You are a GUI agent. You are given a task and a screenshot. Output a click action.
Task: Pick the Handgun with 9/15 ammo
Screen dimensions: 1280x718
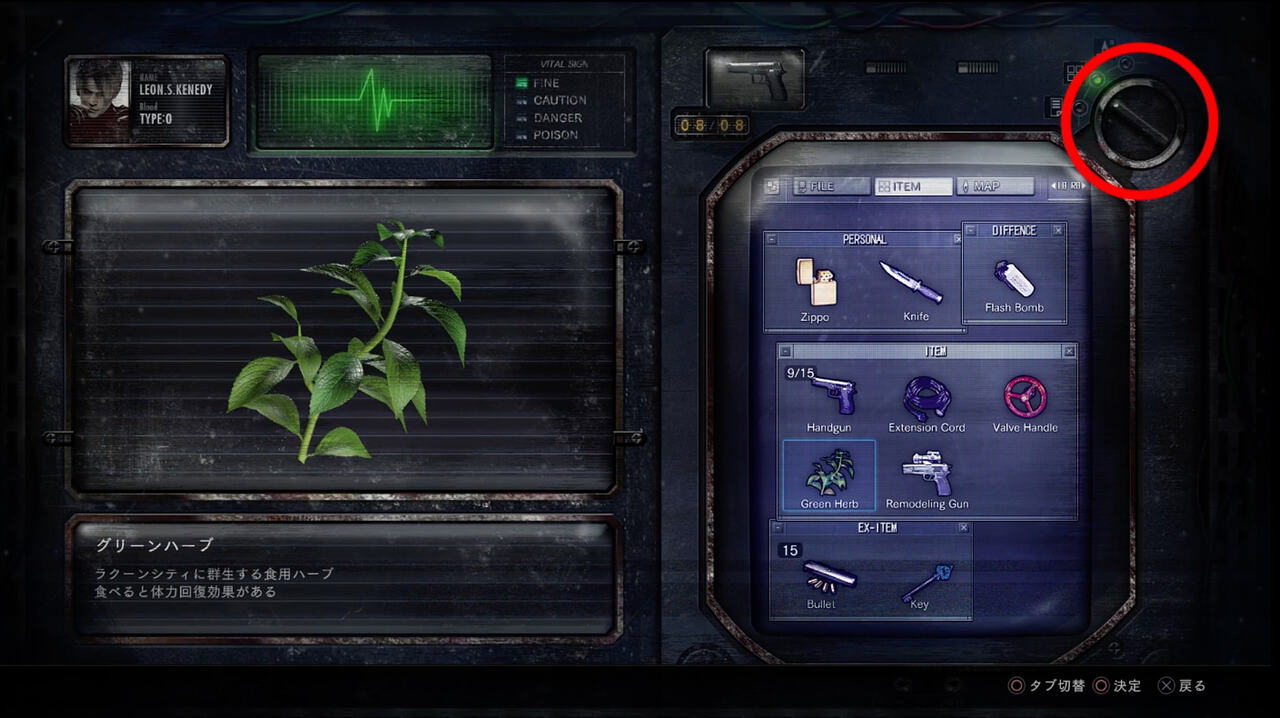coord(829,400)
